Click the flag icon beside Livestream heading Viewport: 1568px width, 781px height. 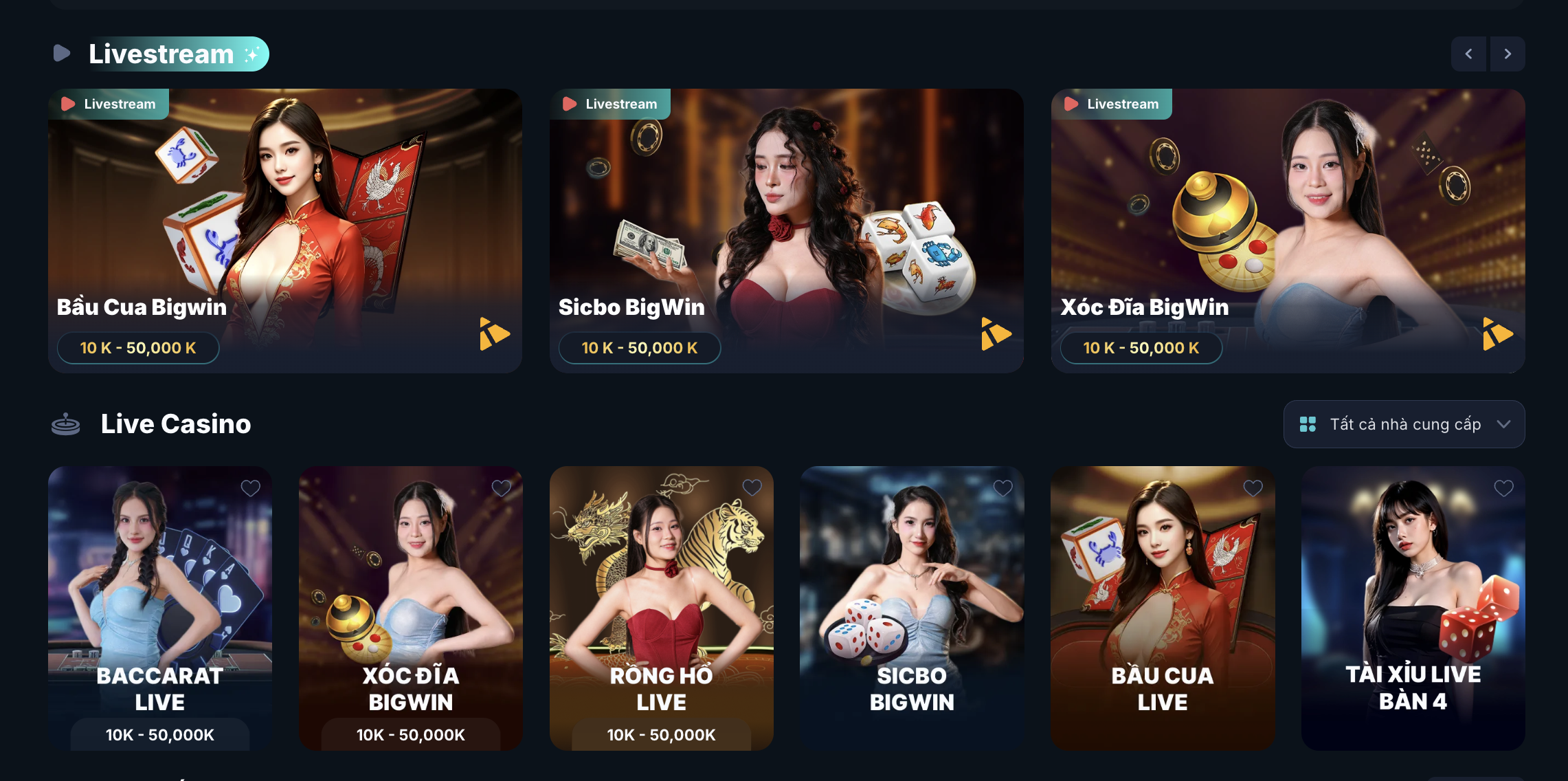(x=61, y=53)
